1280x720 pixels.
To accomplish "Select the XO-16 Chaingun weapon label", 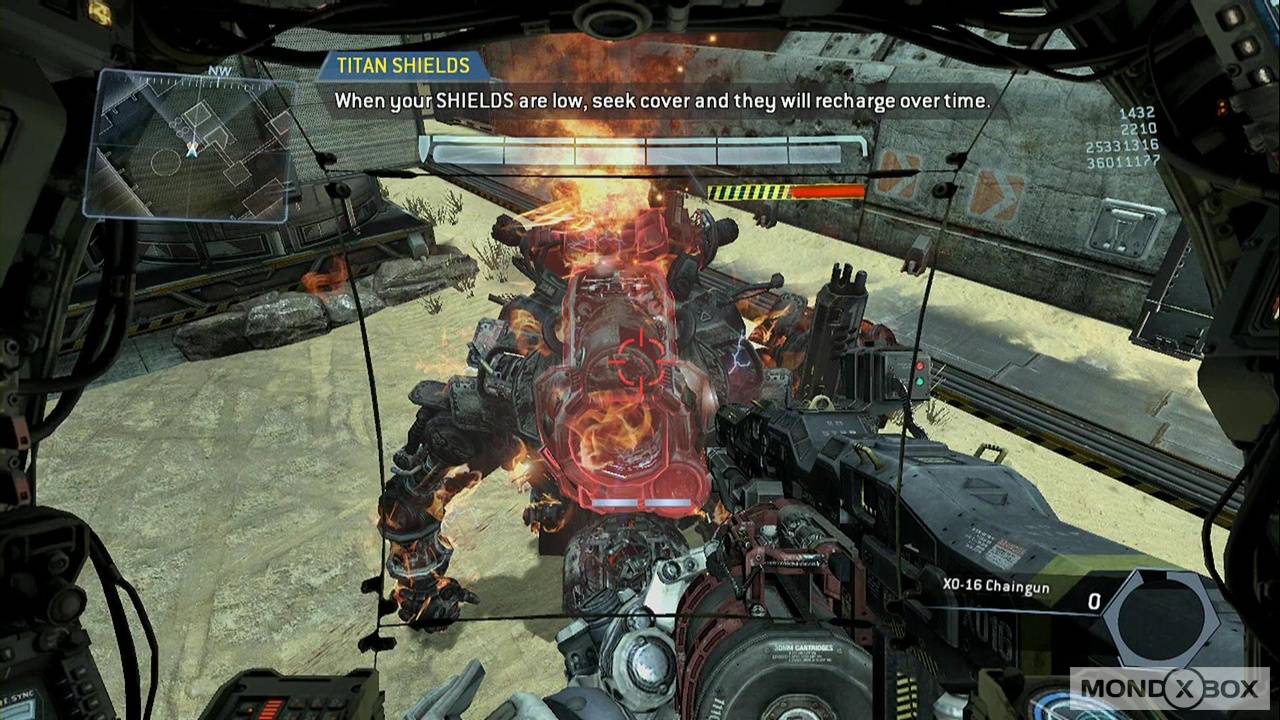I will click(996, 585).
